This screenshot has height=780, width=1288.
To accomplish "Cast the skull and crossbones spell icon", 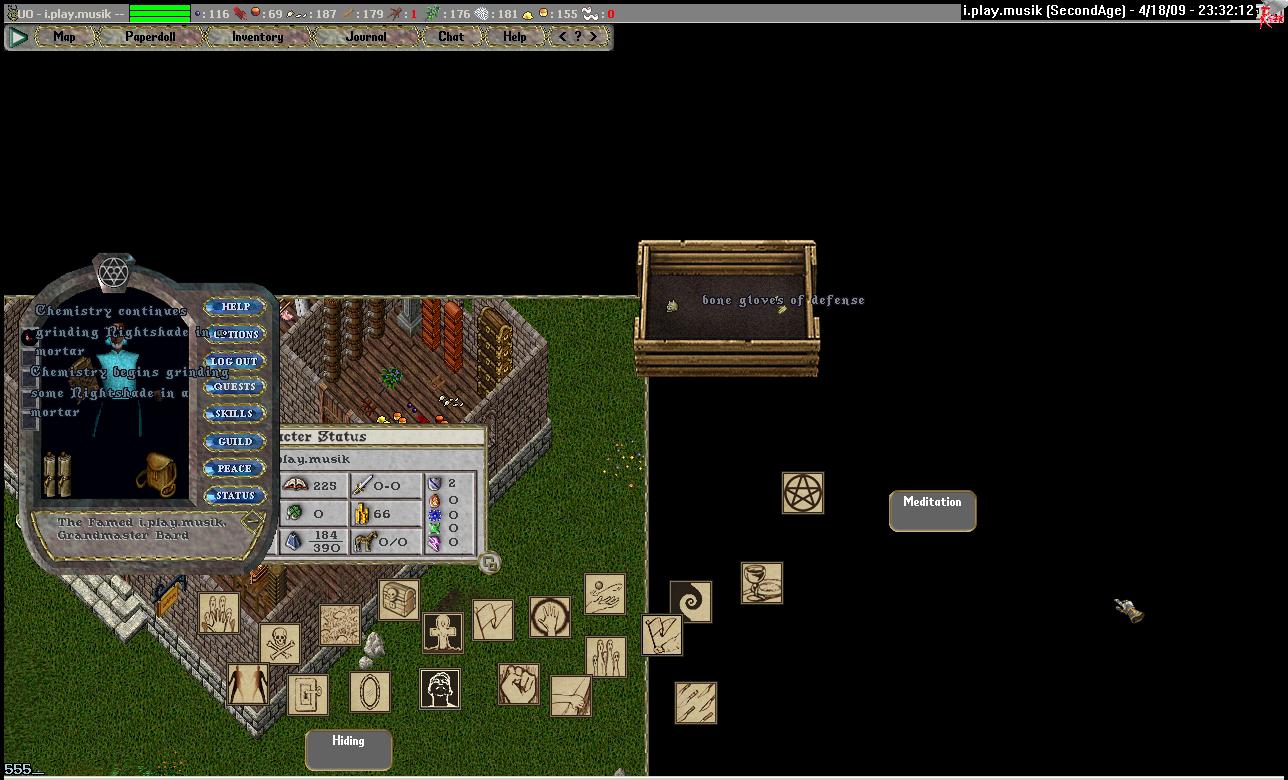I will click(x=280, y=644).
